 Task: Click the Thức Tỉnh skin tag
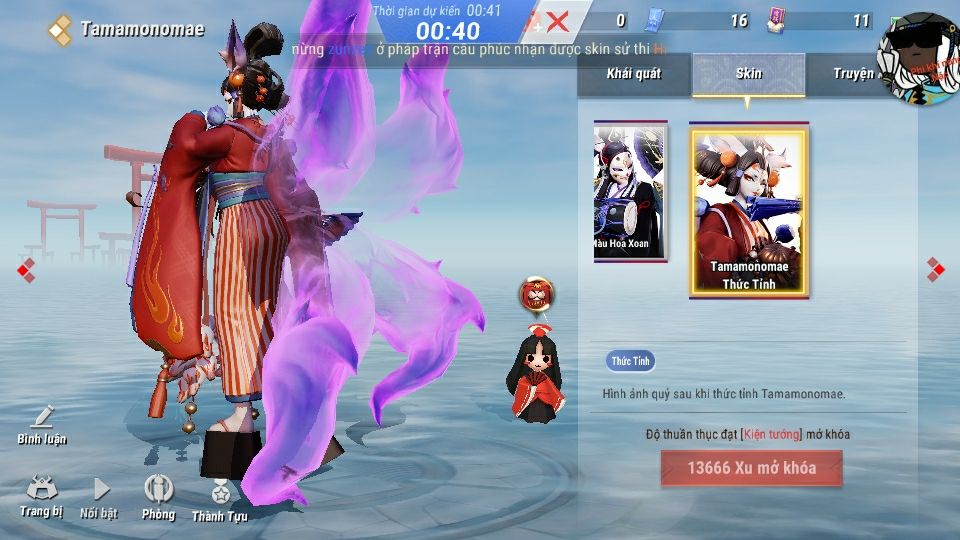tap(630, 361)
